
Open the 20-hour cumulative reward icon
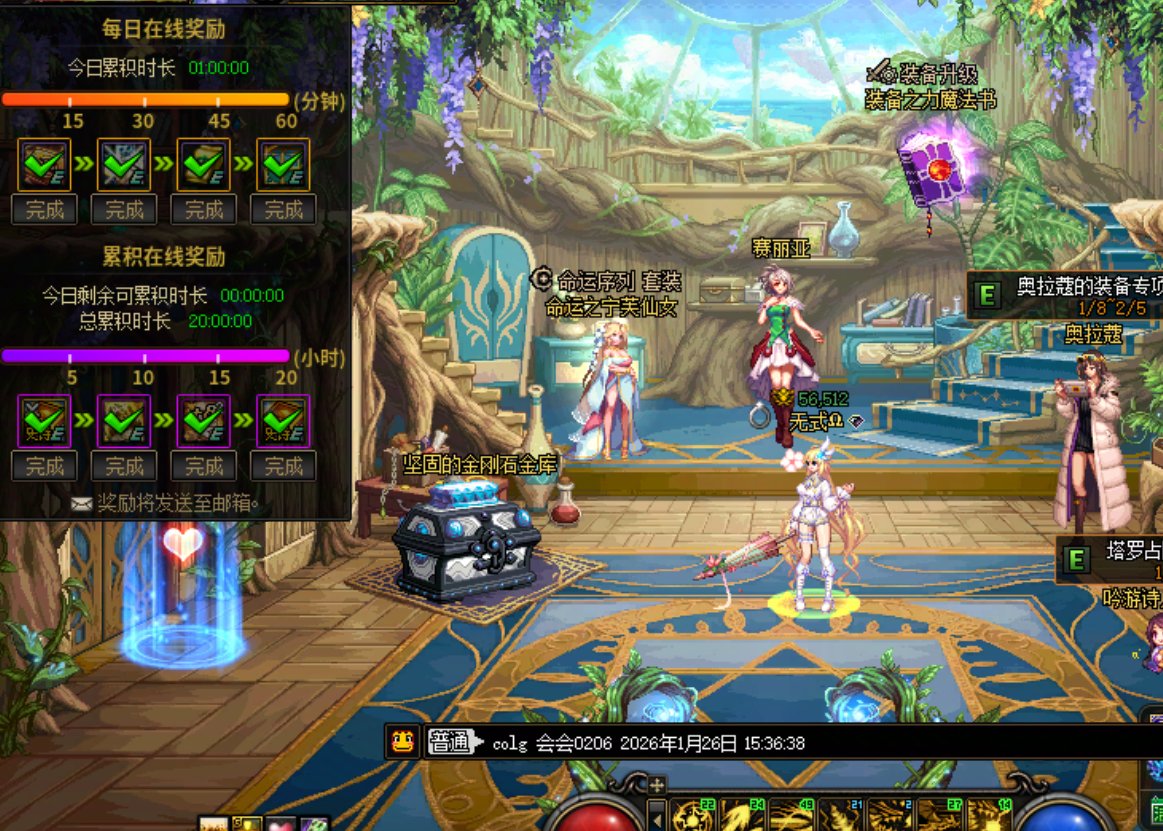(284, 421)
